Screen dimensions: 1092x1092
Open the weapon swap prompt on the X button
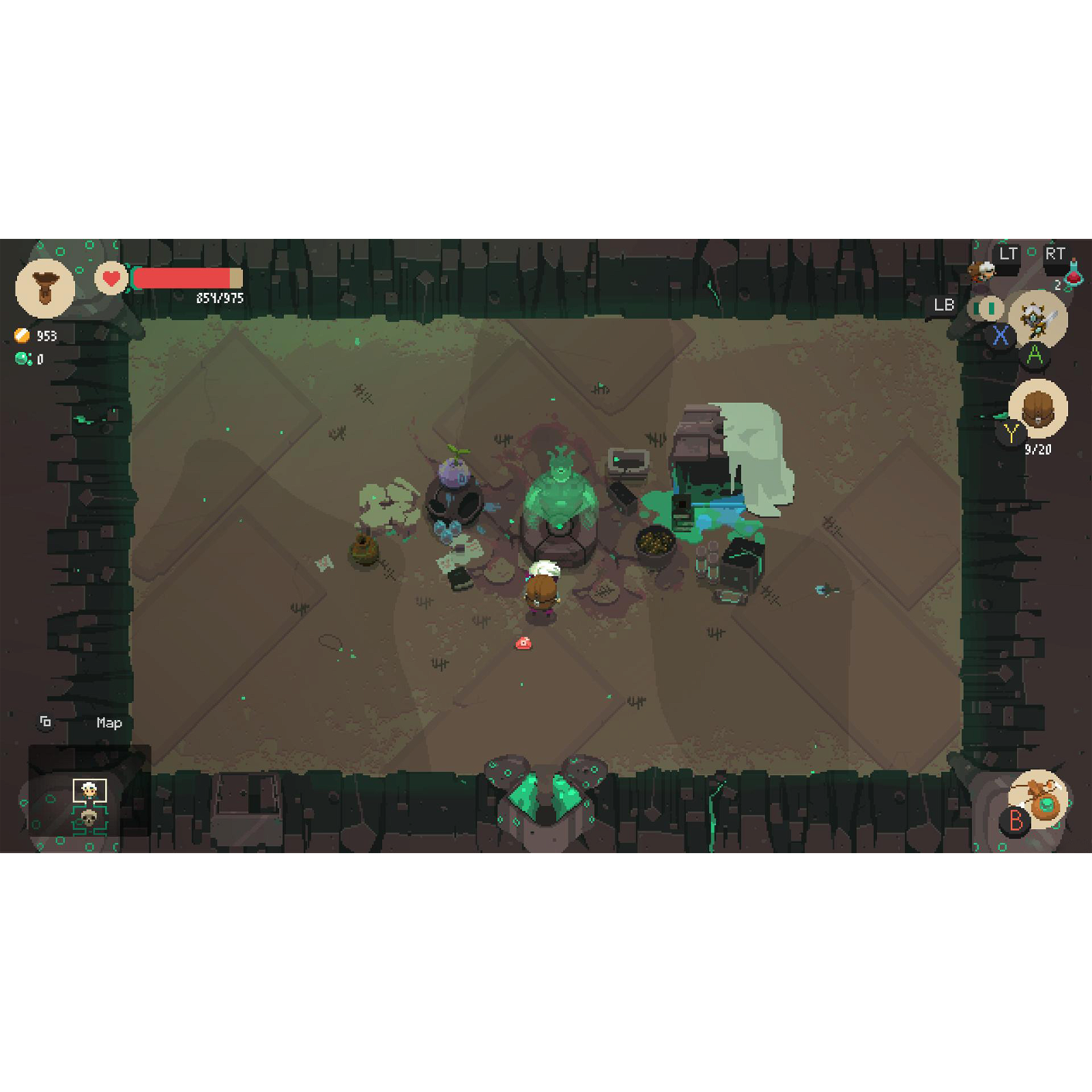[1001, 334]
